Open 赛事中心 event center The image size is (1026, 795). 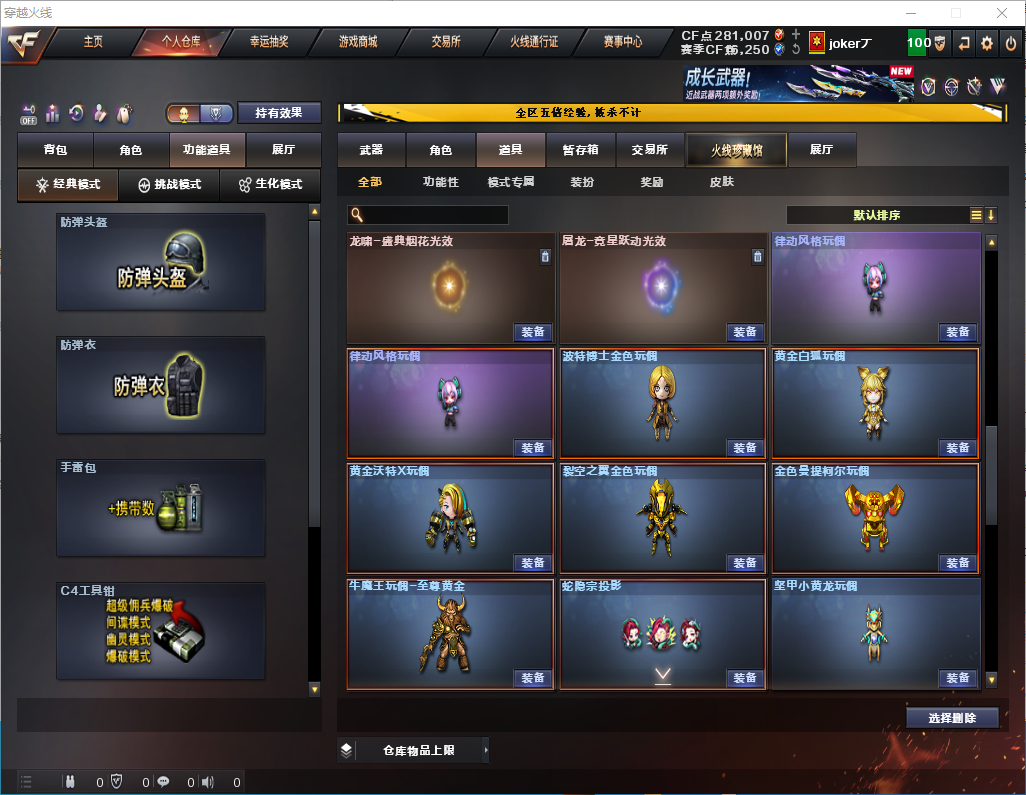click(x=622, y=42)
